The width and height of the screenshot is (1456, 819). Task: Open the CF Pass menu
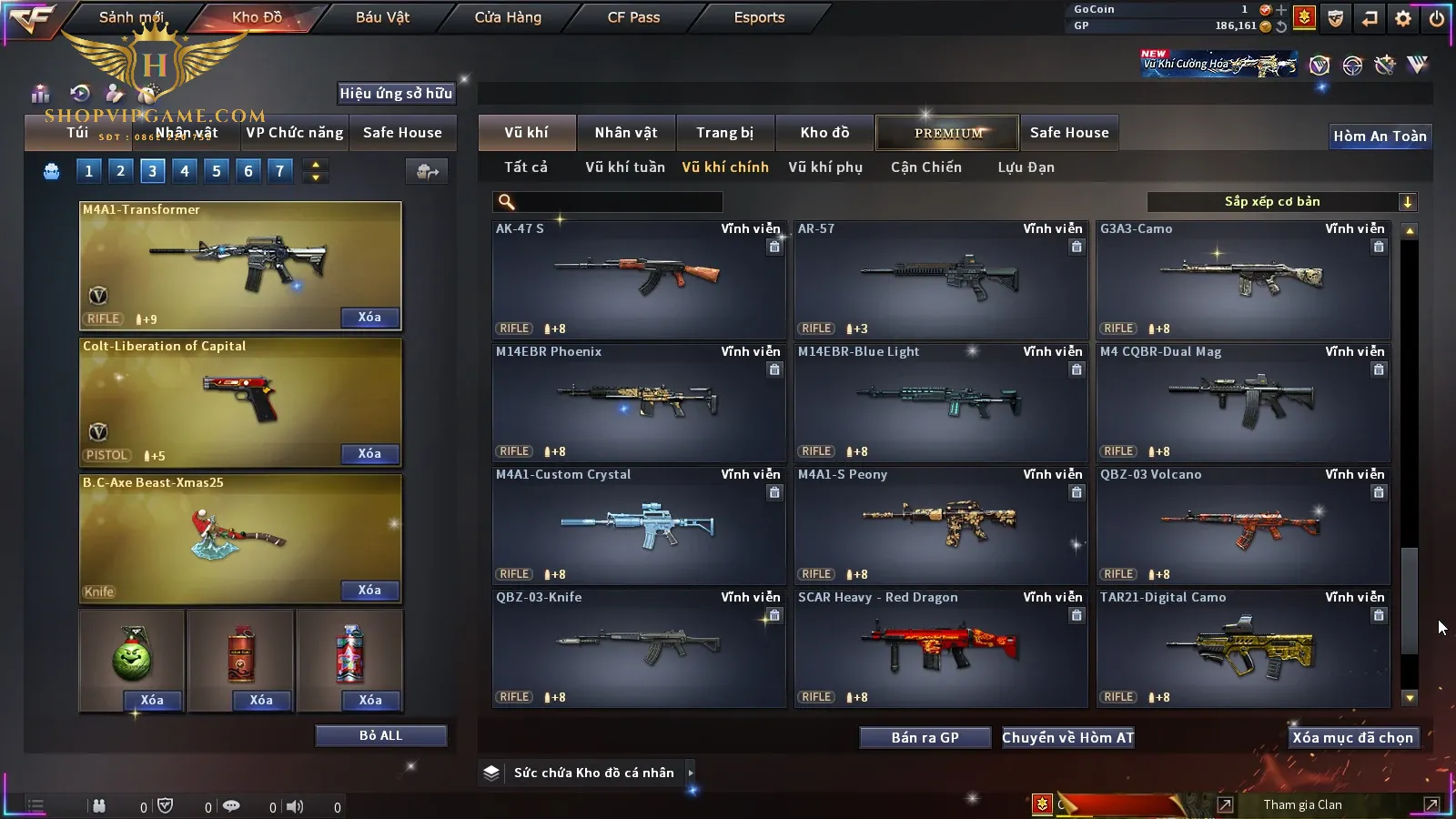tap(633, 17)
